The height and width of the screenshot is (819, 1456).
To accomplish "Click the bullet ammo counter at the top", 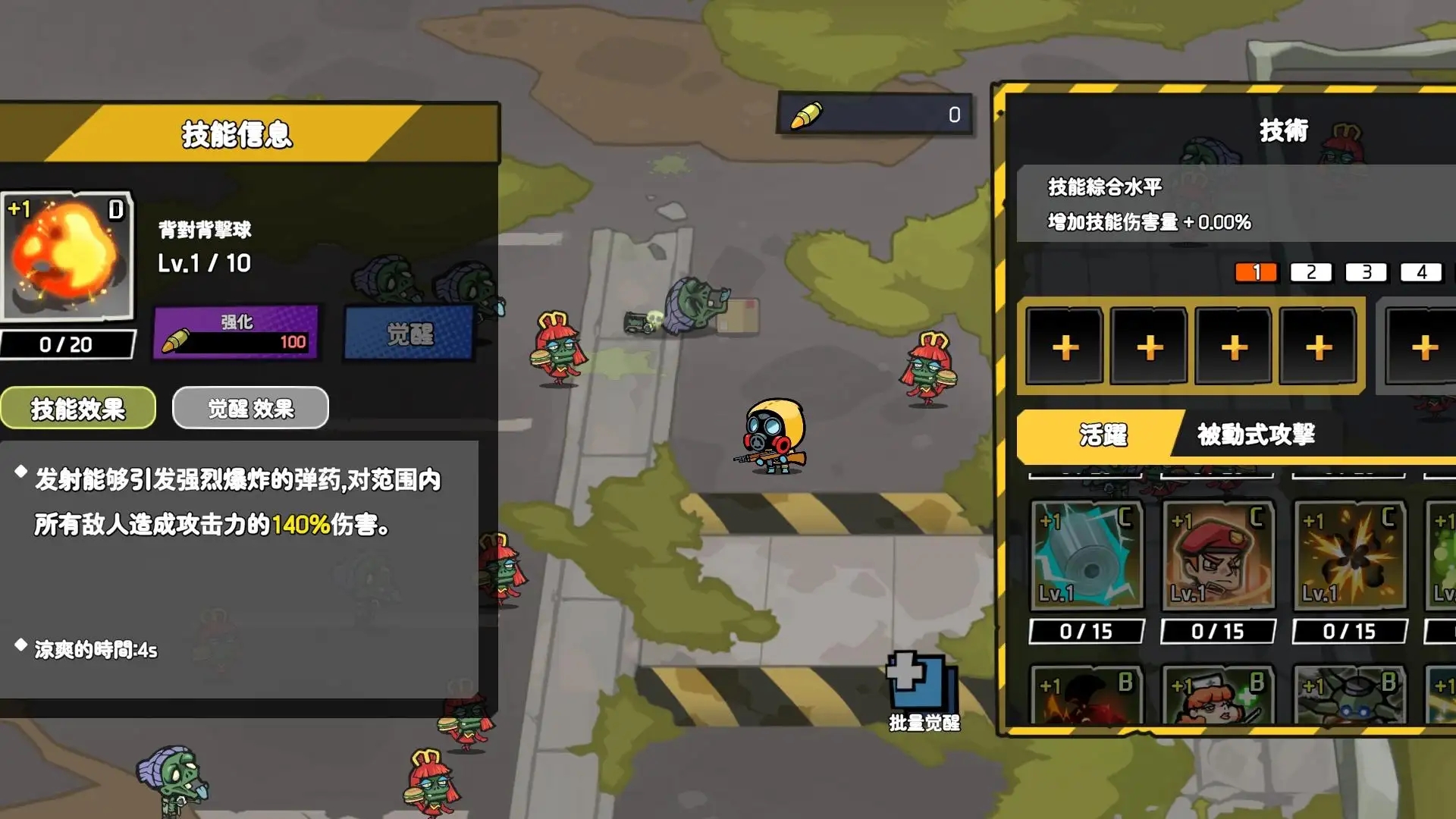I will (x=872, y=115).
